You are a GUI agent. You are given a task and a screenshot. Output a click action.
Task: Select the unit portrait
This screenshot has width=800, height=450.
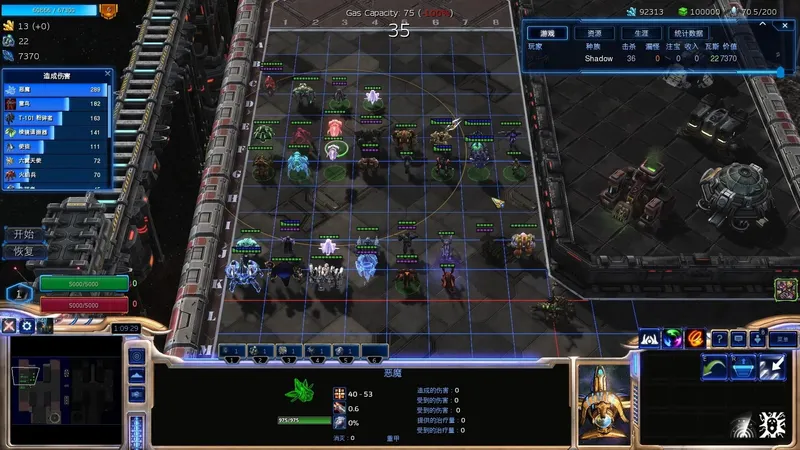pyautogui.click(x=604, y=402)
